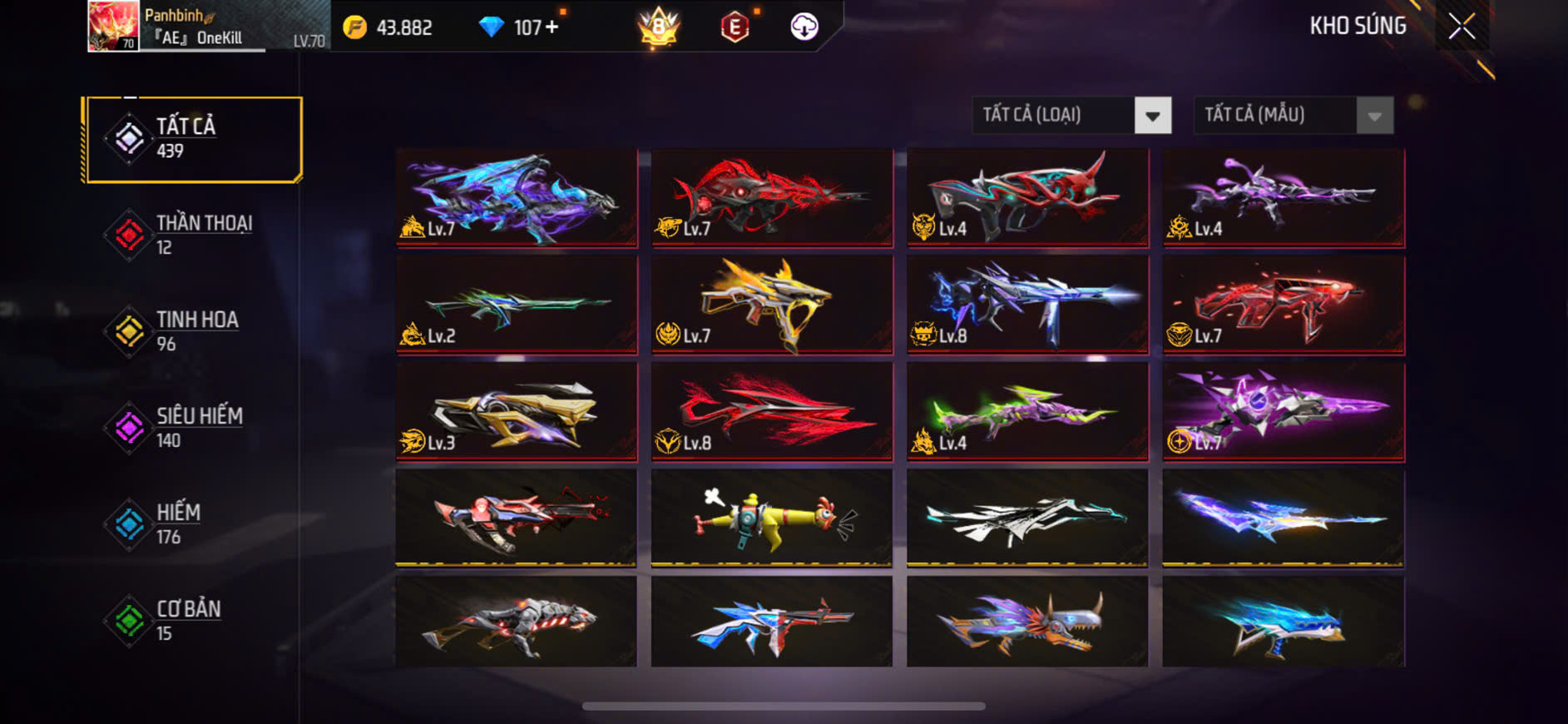Screen dimensions: 1568x724
Task: Choose the Cơ Bản category
Action: (193, 621)
